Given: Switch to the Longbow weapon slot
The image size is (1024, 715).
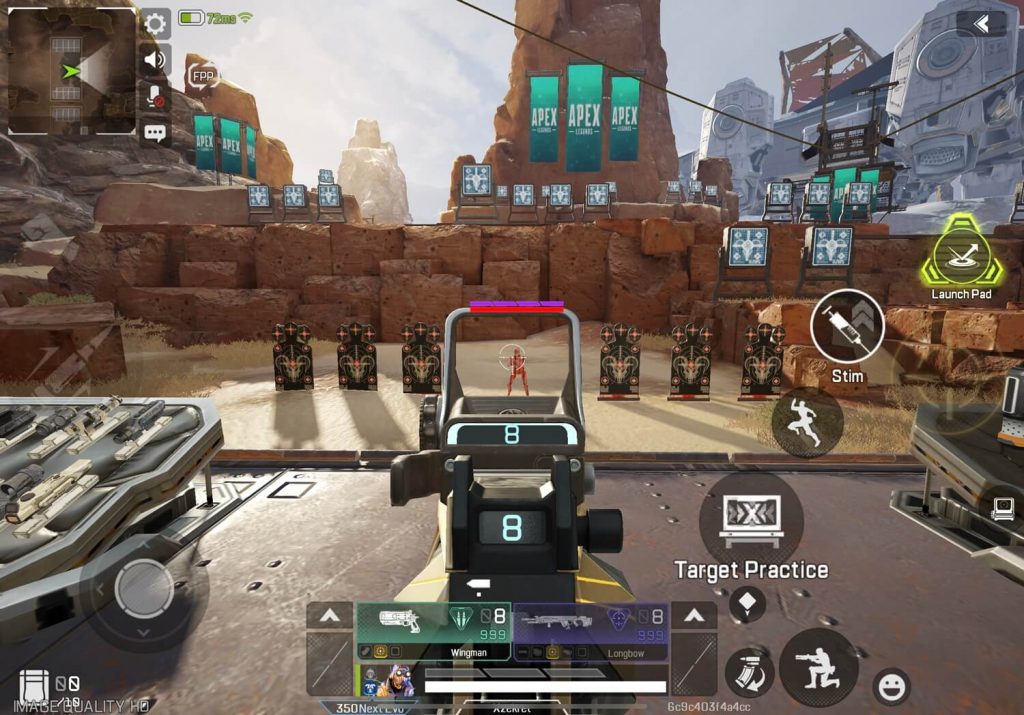Looking at the screenshot, I should pyautogui.click(x=590, y=631).
